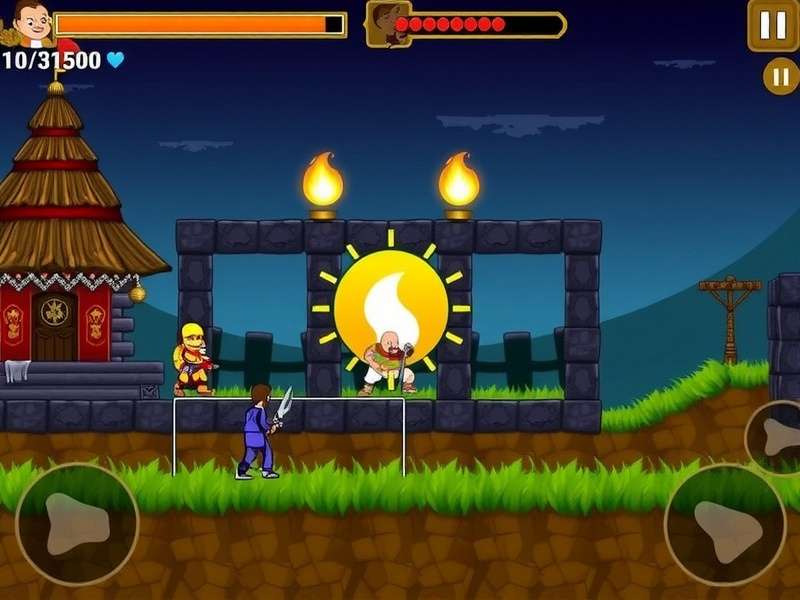The width and height of the screenshot is (800, 600).
Task: Tap the small round pause button
Action: coord(780,76)
